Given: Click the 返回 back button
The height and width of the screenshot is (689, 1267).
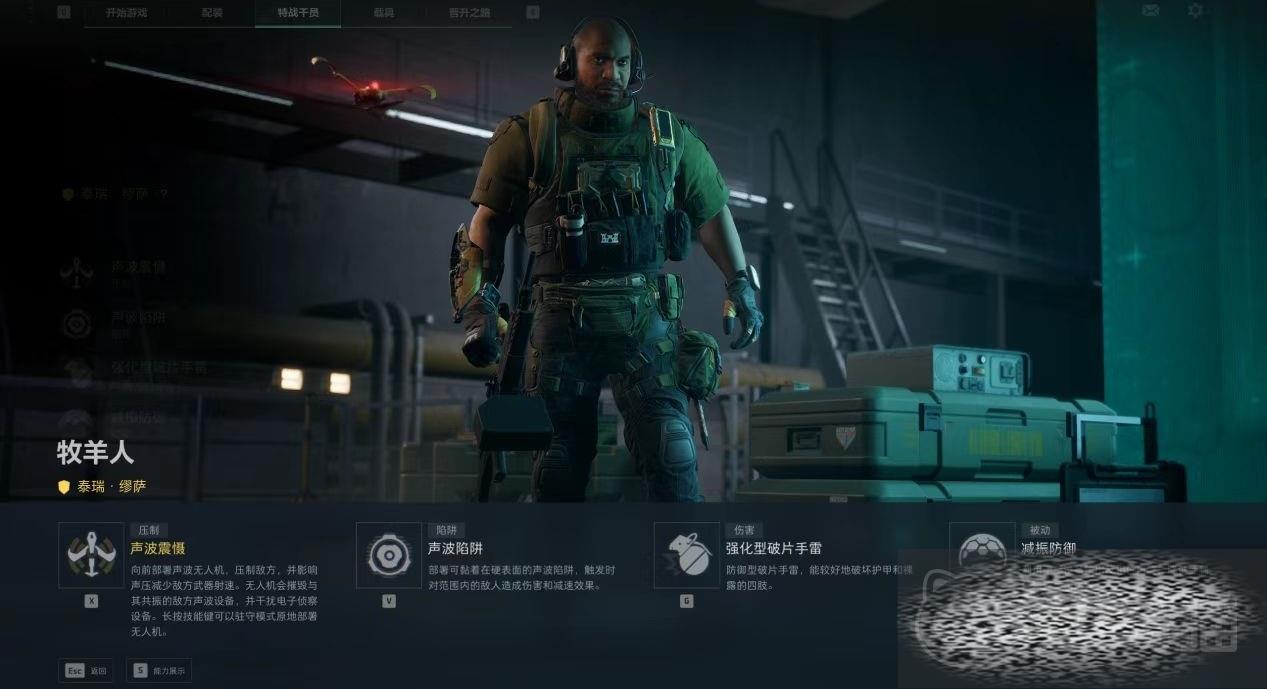Looking at the screenshot, I should [86, 671].
